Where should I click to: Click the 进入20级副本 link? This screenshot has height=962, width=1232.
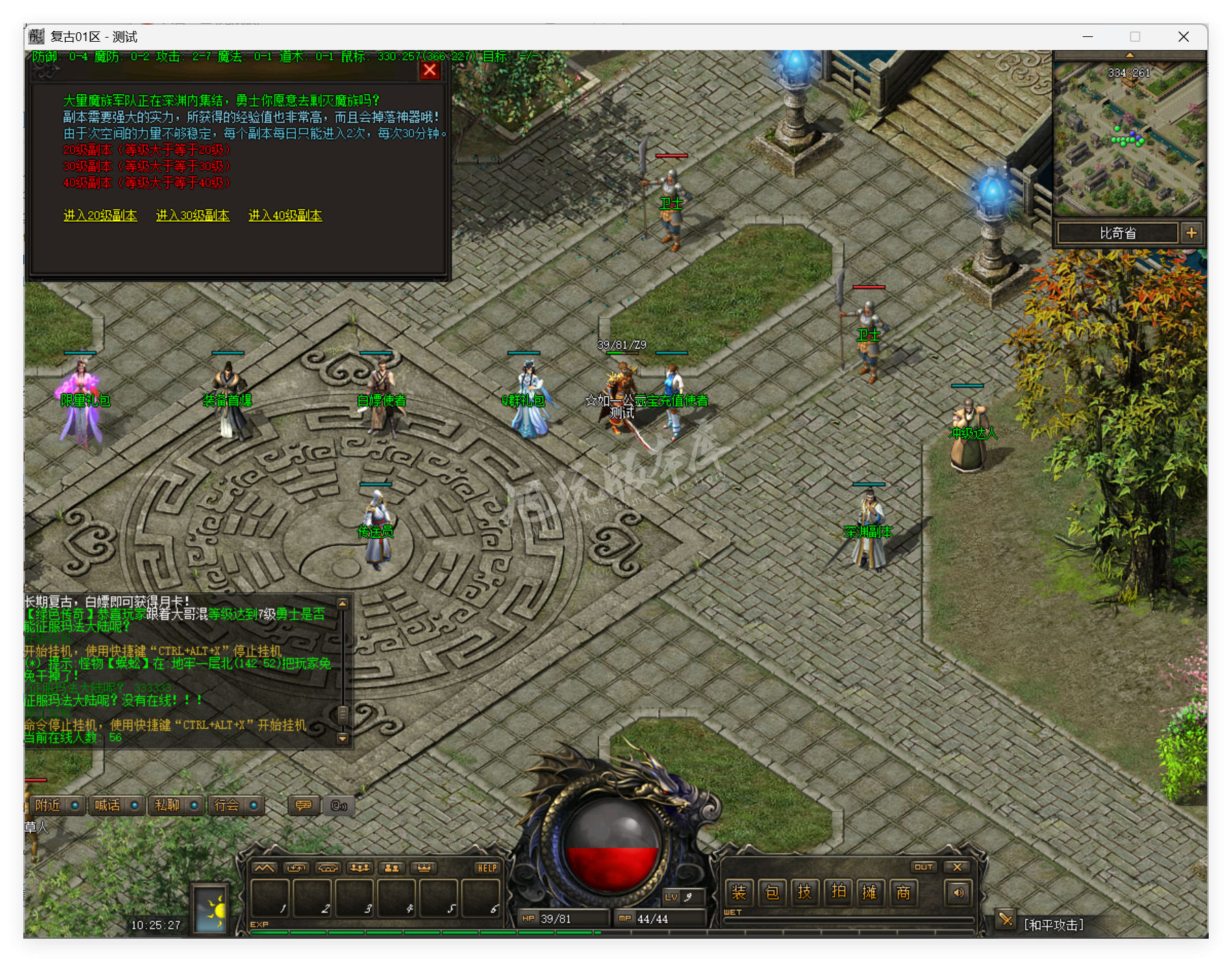(100, 214)
